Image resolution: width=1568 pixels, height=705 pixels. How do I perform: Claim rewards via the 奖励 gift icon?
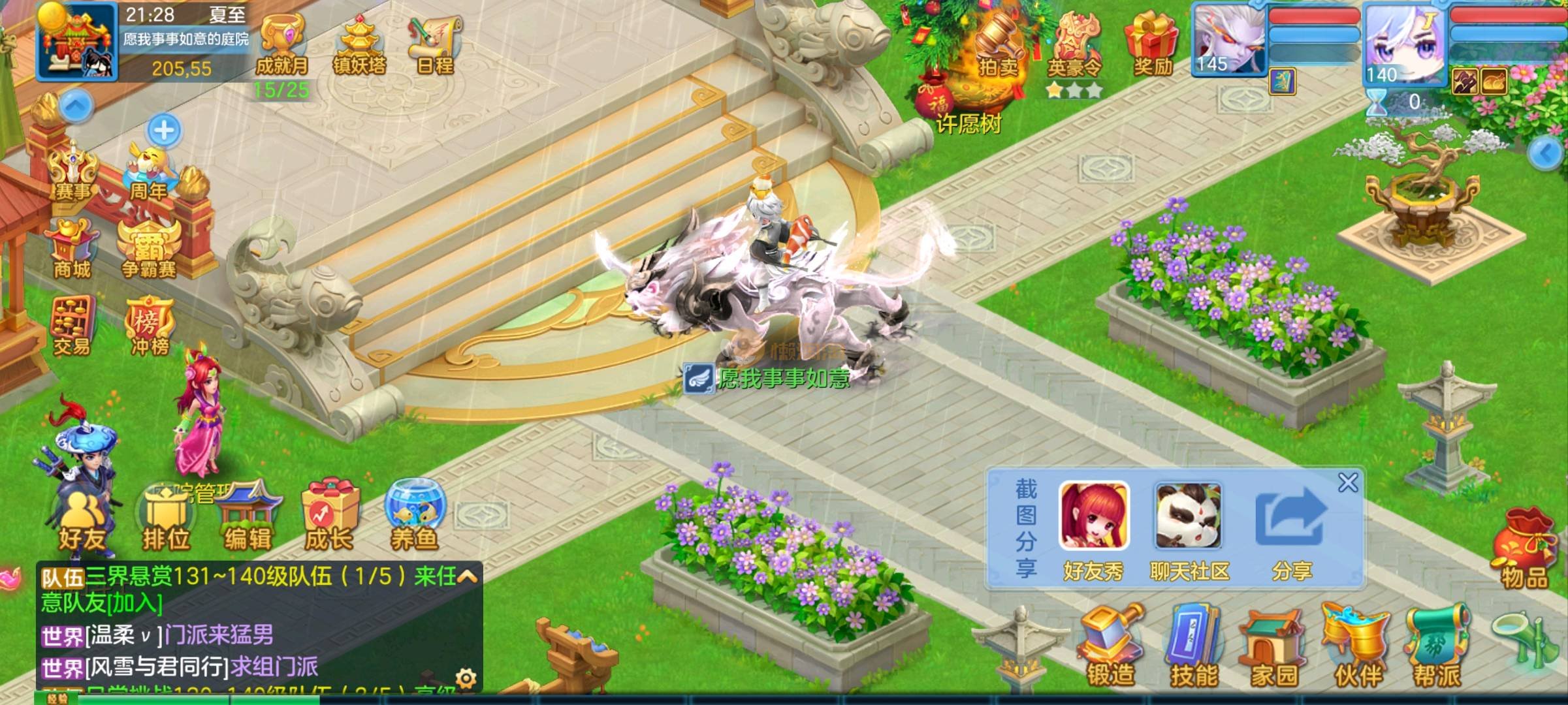[1152, 44]
